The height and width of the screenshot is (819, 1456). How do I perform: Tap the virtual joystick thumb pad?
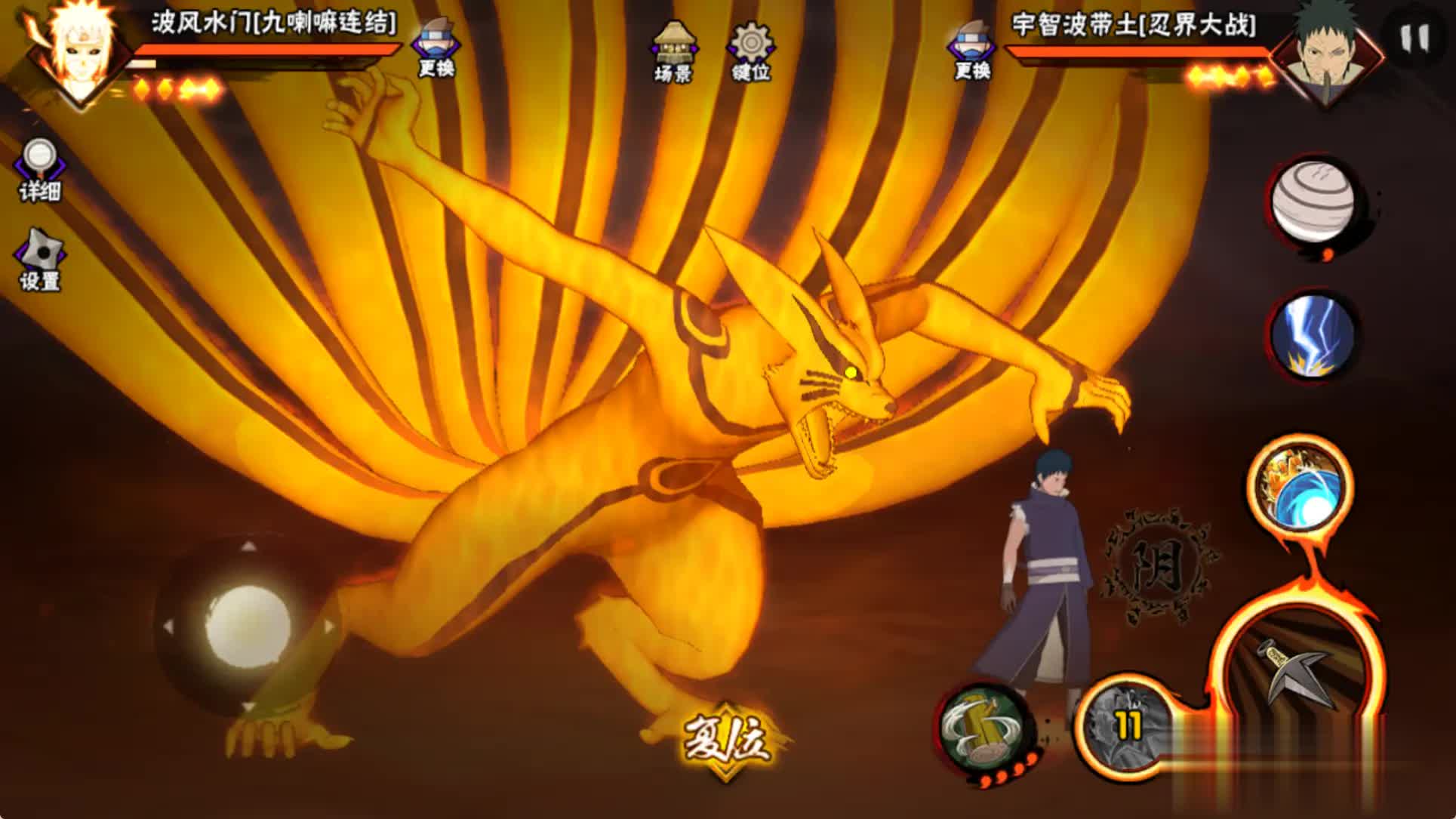point(248,627)
